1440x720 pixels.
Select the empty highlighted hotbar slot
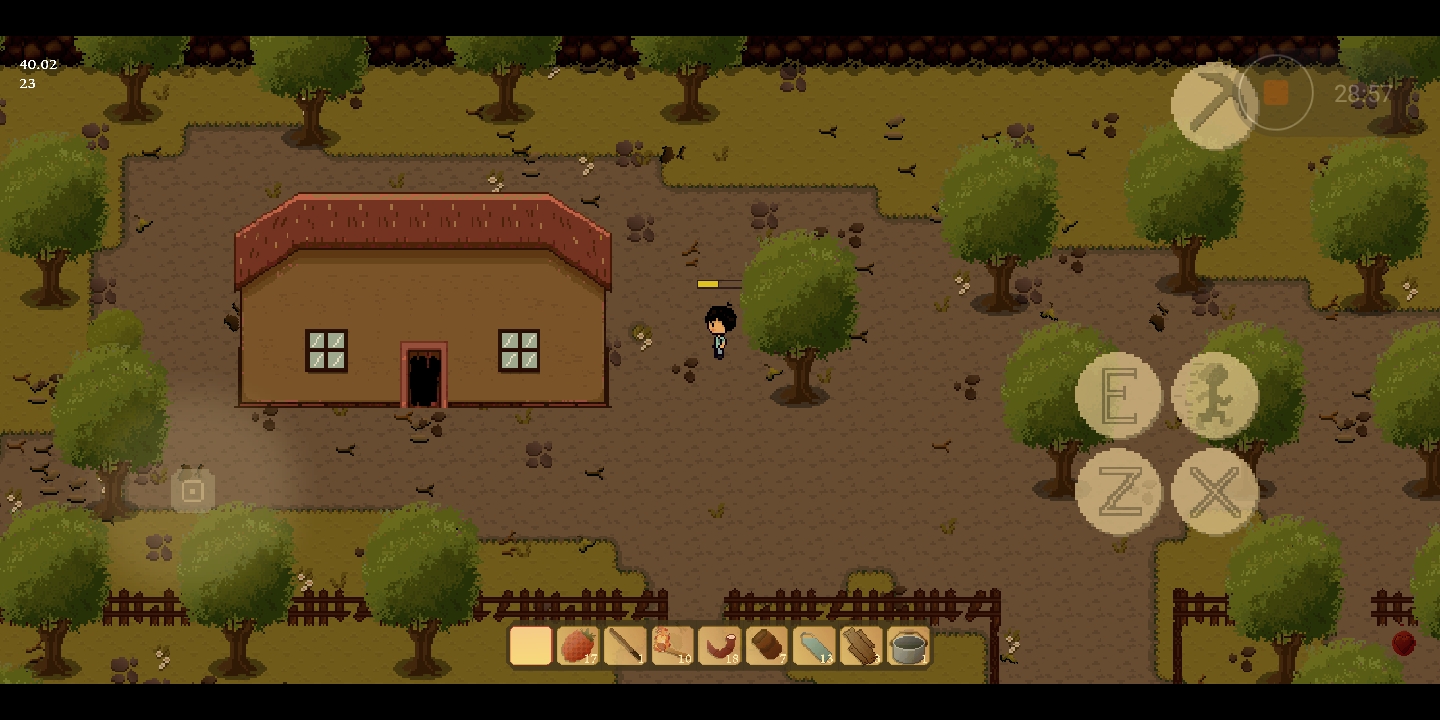pyautogui.click(x=531, y=646)
